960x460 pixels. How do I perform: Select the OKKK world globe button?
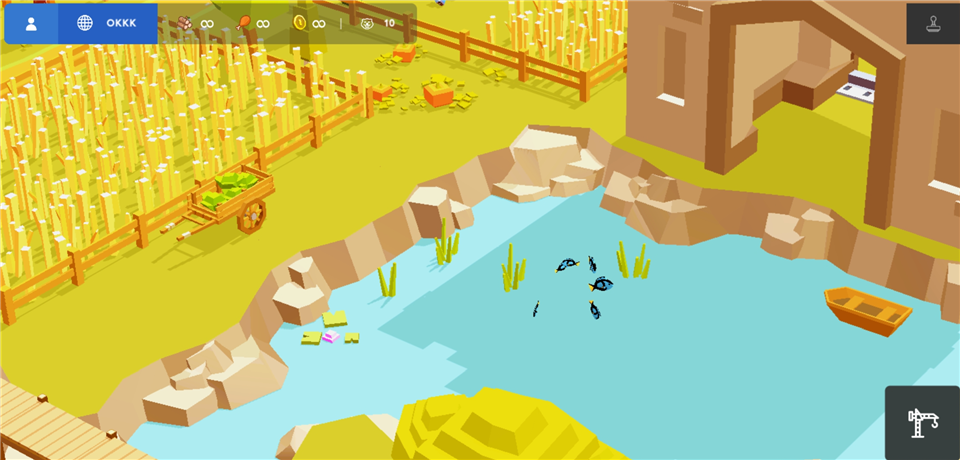point(108,24)
